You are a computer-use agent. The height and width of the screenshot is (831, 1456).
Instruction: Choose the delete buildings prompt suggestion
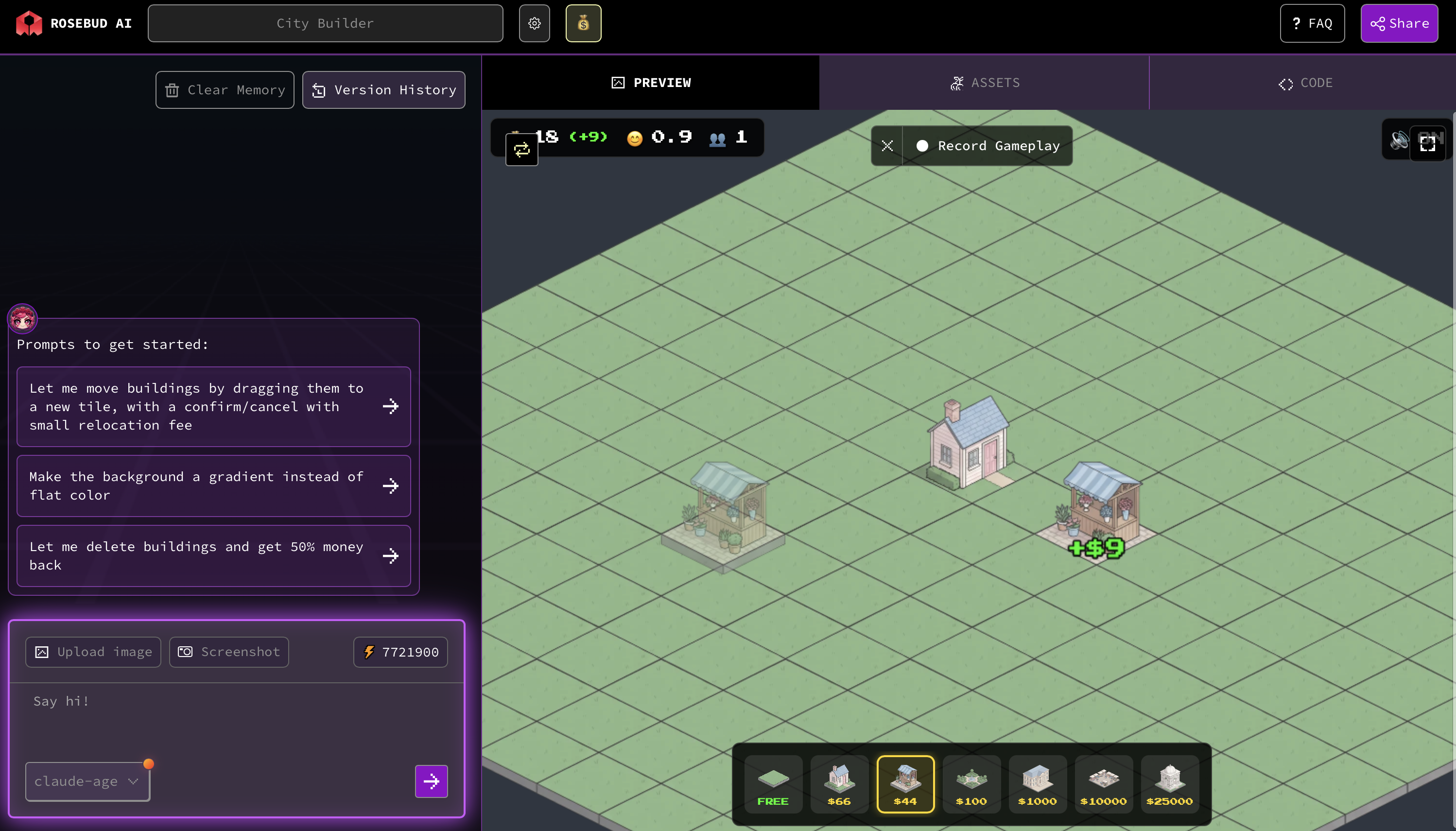(213, 556)
